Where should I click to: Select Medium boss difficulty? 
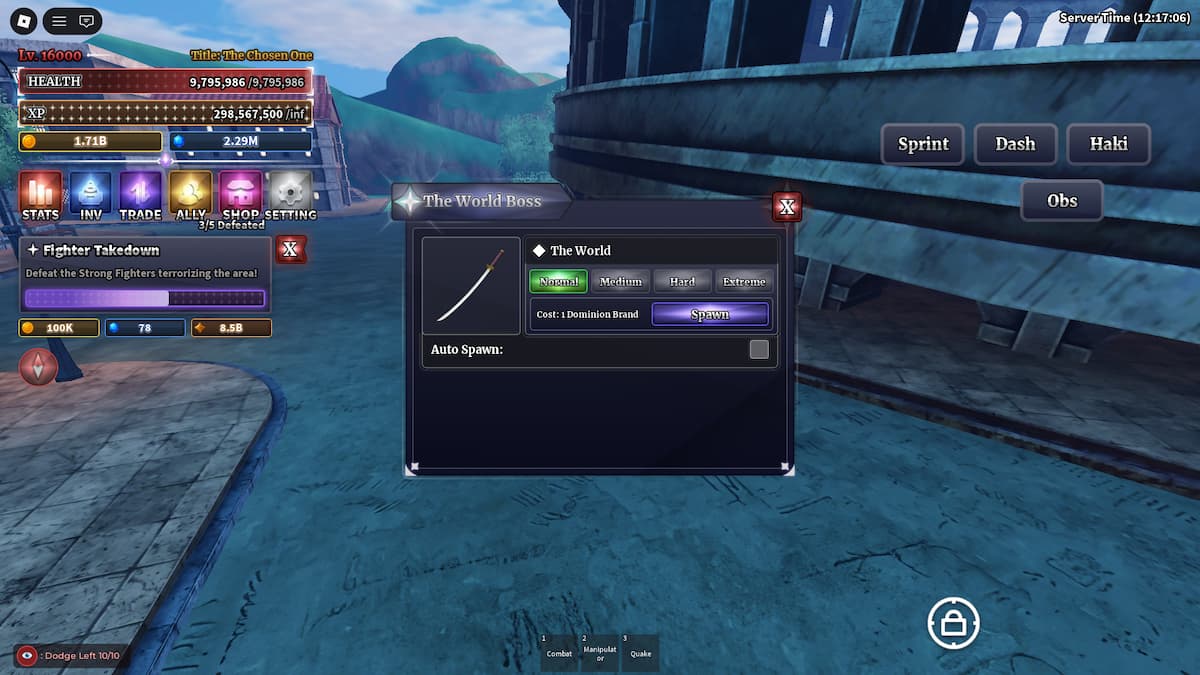pos(620,282)
